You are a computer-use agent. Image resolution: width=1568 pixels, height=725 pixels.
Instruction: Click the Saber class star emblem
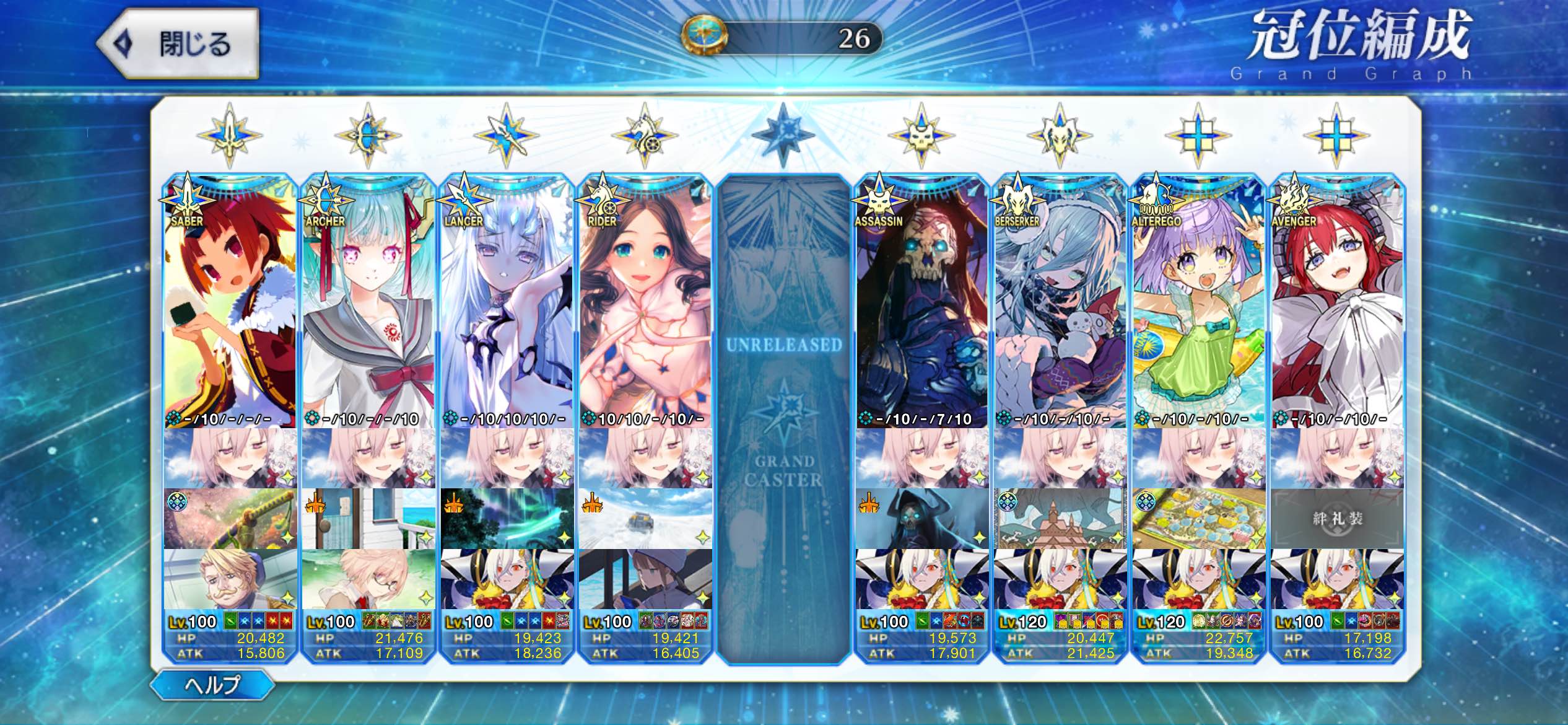point(230,135)
